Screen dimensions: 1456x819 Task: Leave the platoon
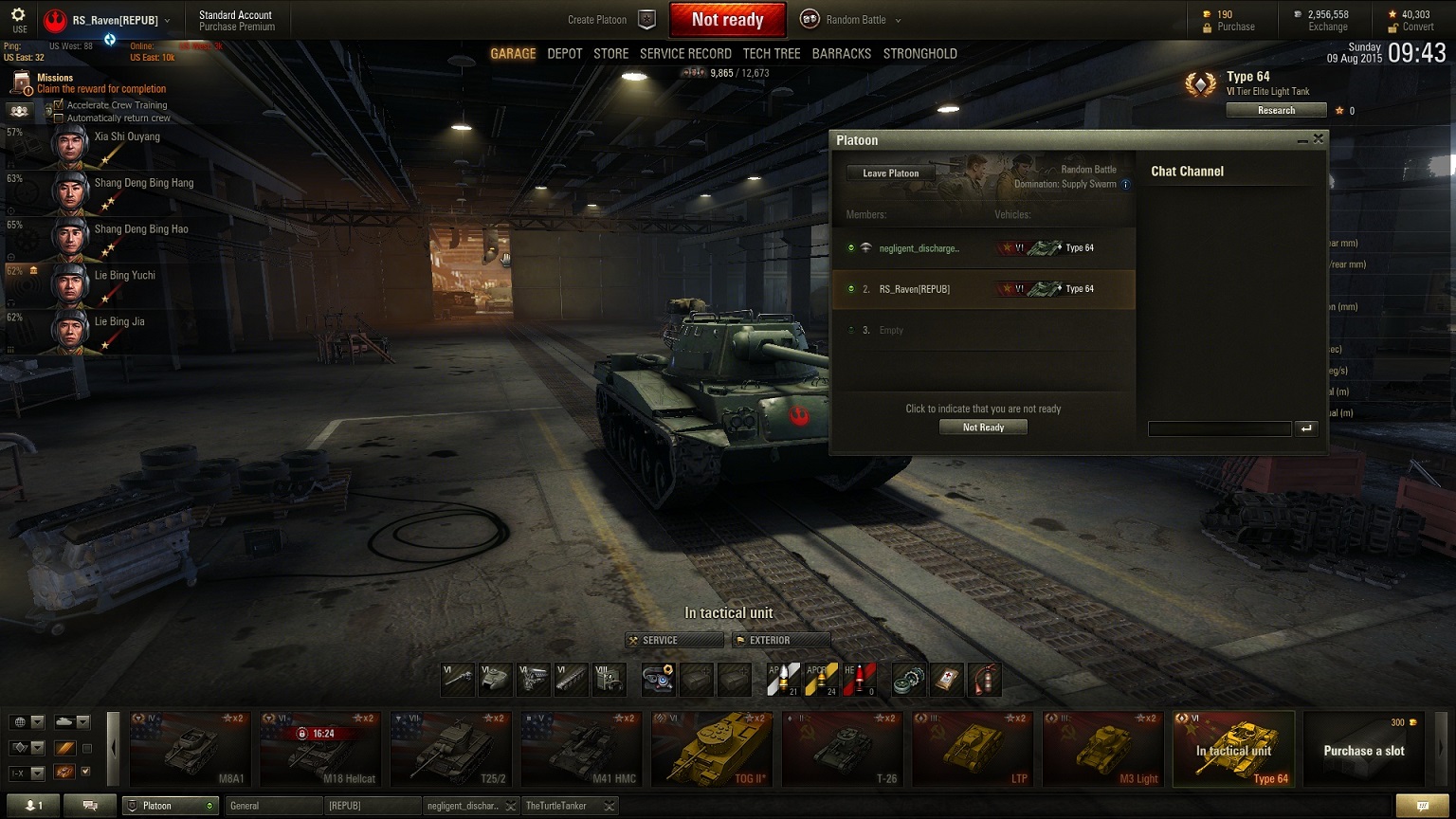[890, 173]
